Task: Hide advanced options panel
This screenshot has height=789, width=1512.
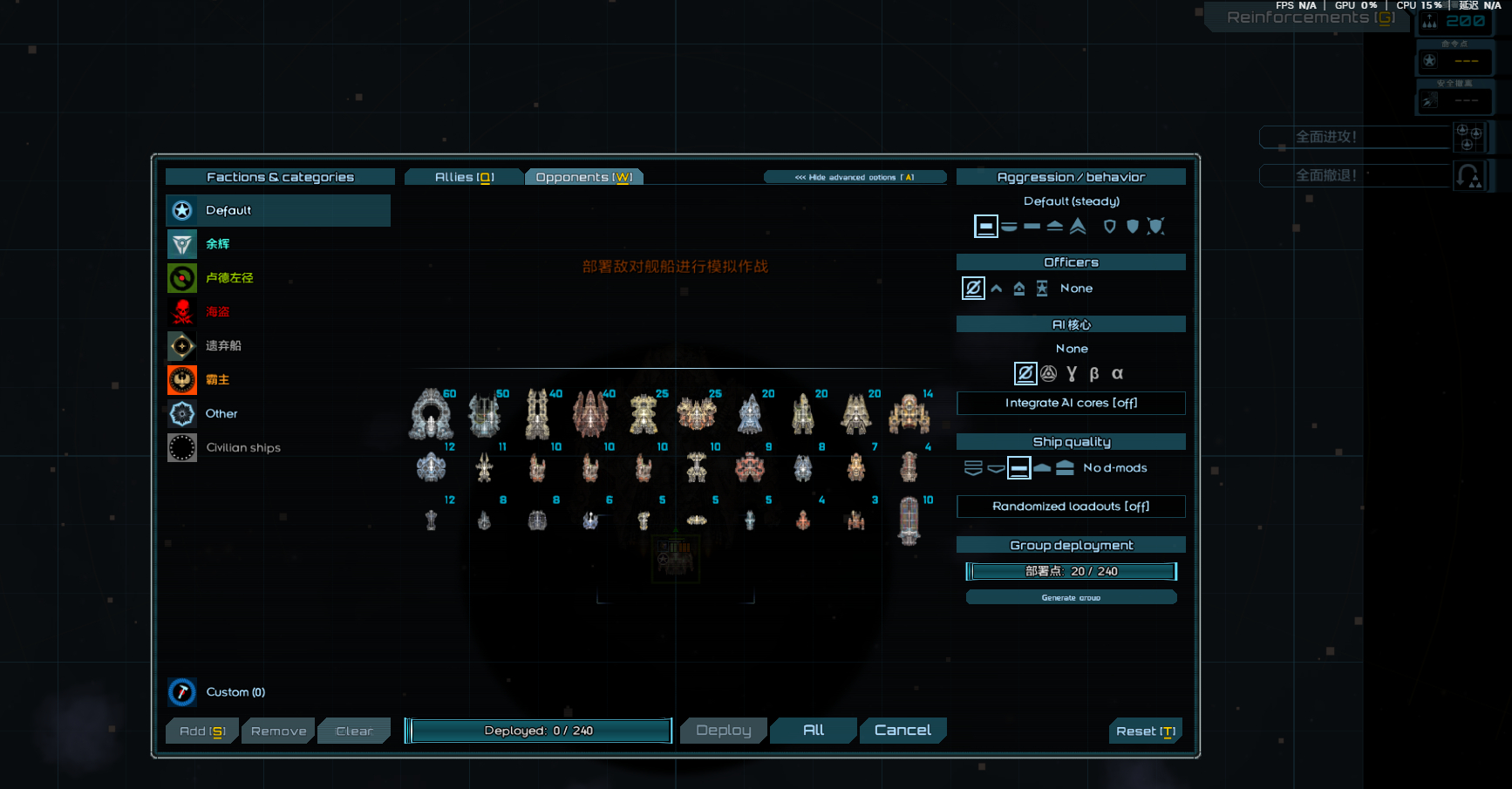Action: pyautogui.click(x=855, y=177)
